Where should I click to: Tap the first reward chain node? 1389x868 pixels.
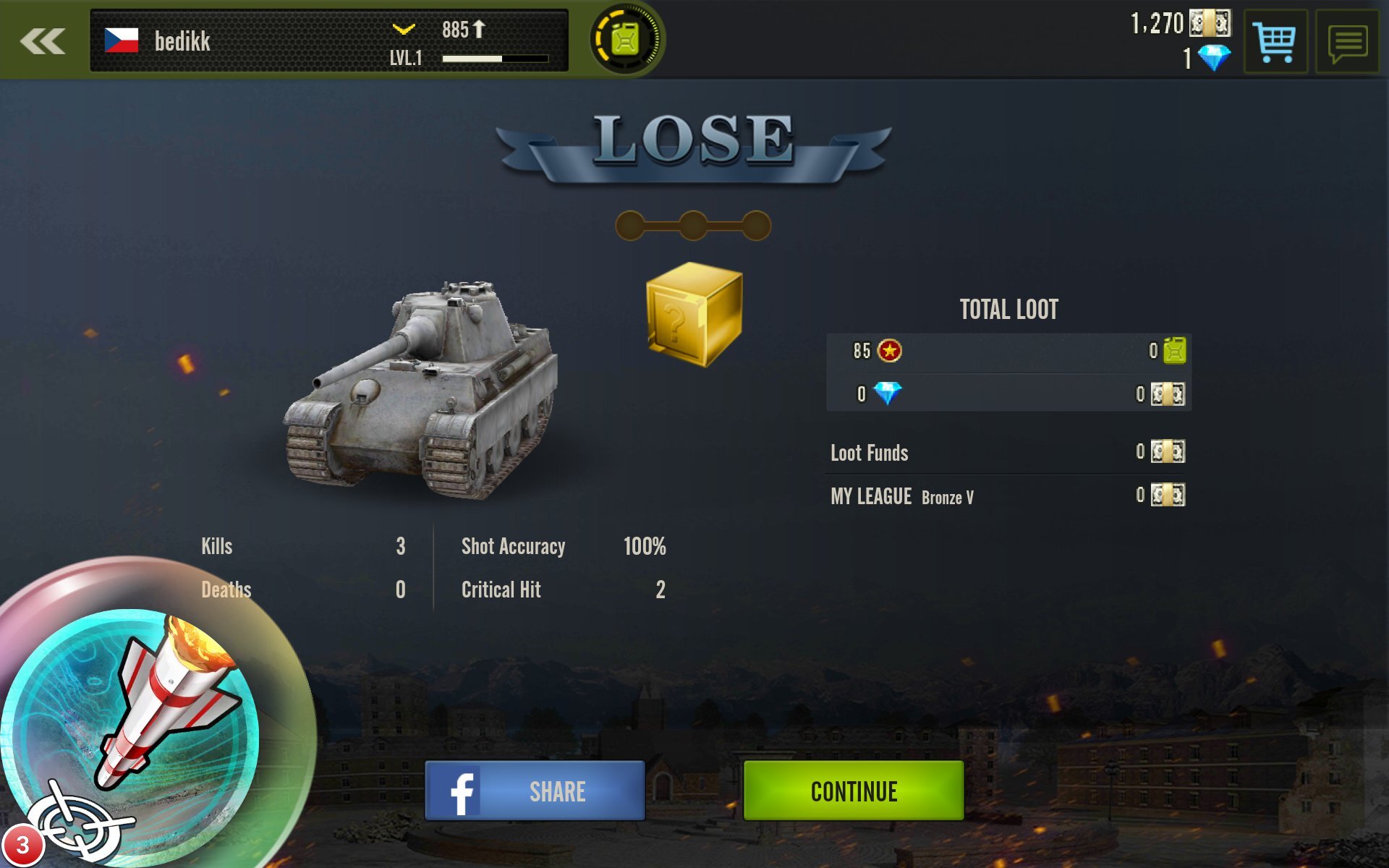(x=629, y=225)
